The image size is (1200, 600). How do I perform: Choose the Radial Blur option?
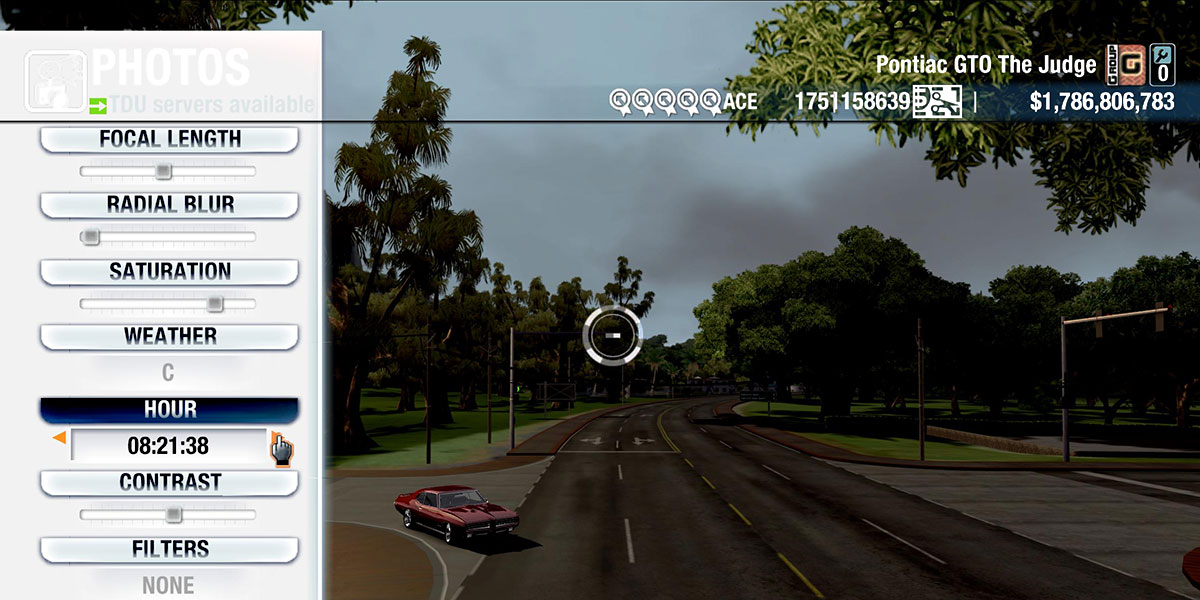point(169,205)
